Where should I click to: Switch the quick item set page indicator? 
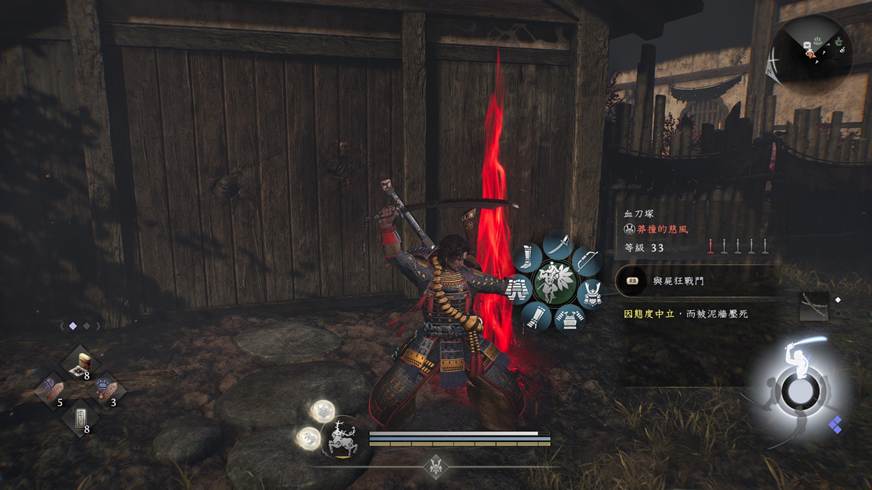click(78, 326)
